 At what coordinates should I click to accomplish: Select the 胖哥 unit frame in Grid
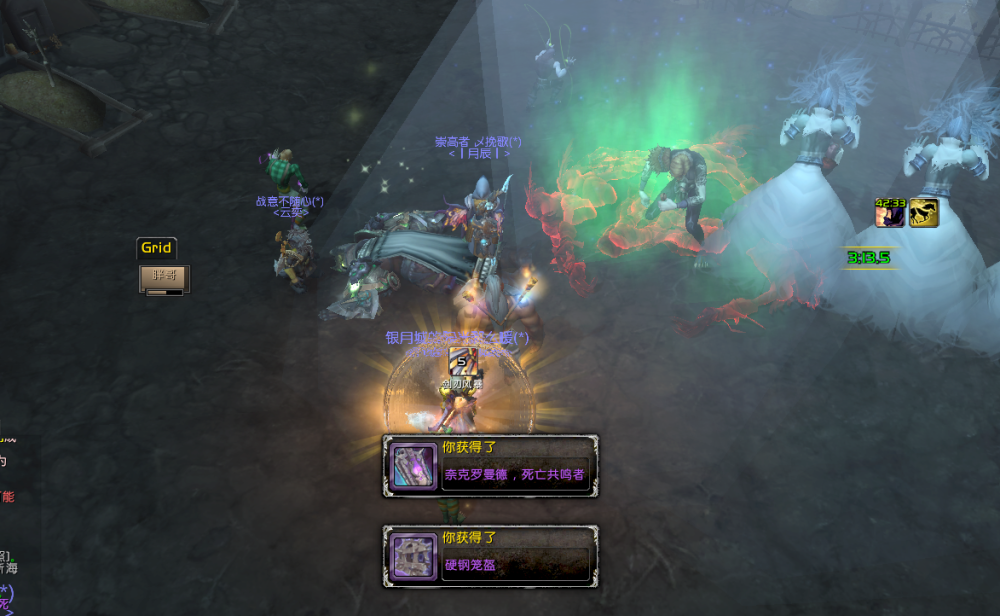click(x=164, y=278)
